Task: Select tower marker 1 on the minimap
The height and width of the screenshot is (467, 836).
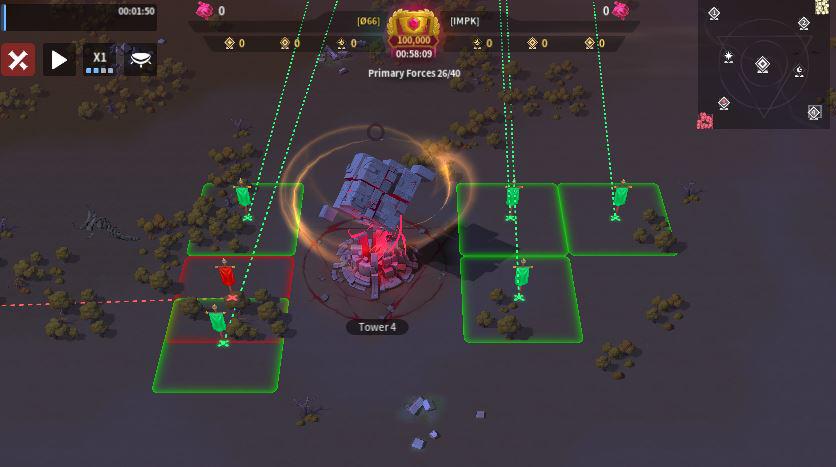Action: click(714, 13)
